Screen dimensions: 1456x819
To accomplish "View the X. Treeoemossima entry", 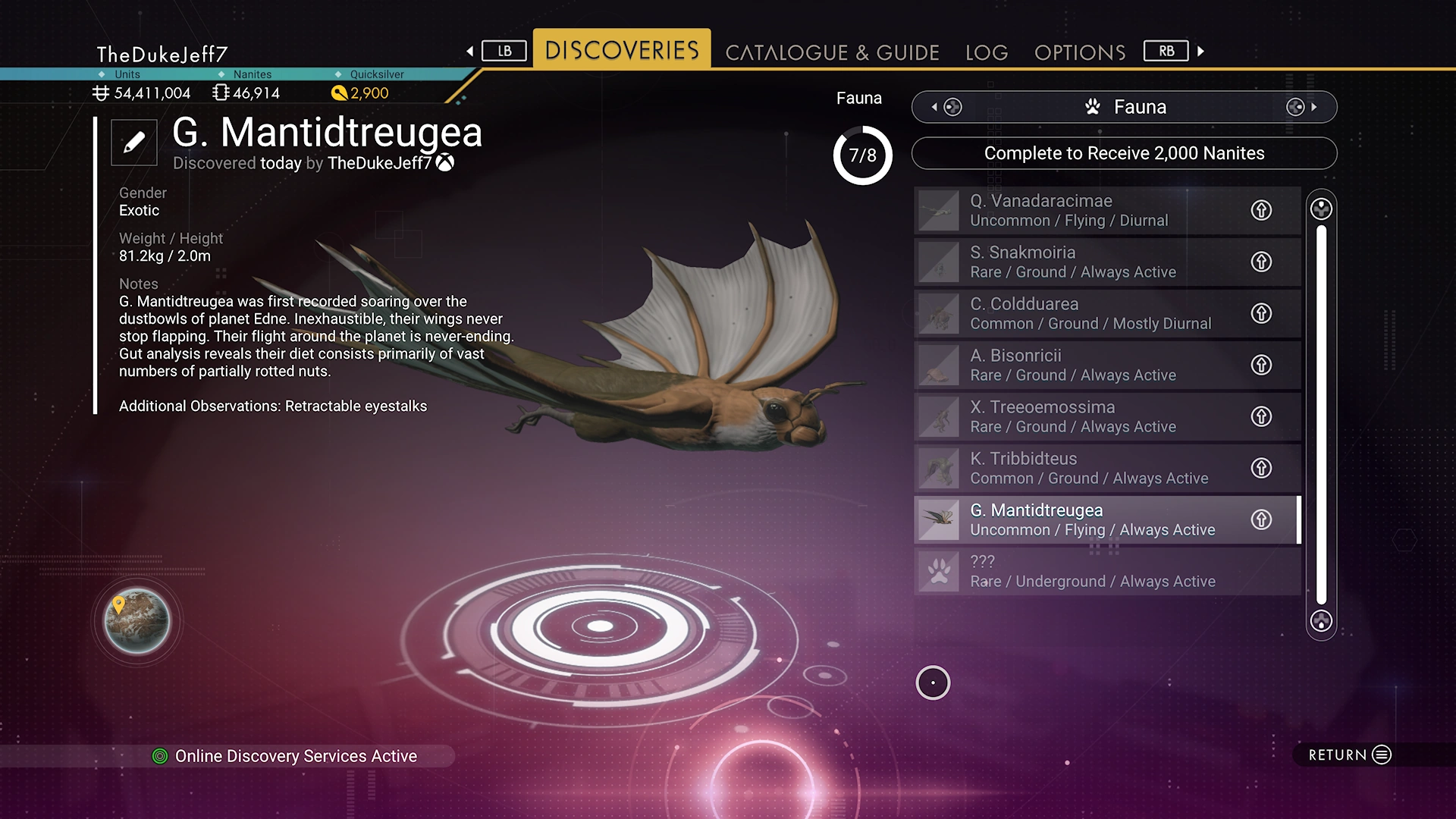I will coord(1084,416).
